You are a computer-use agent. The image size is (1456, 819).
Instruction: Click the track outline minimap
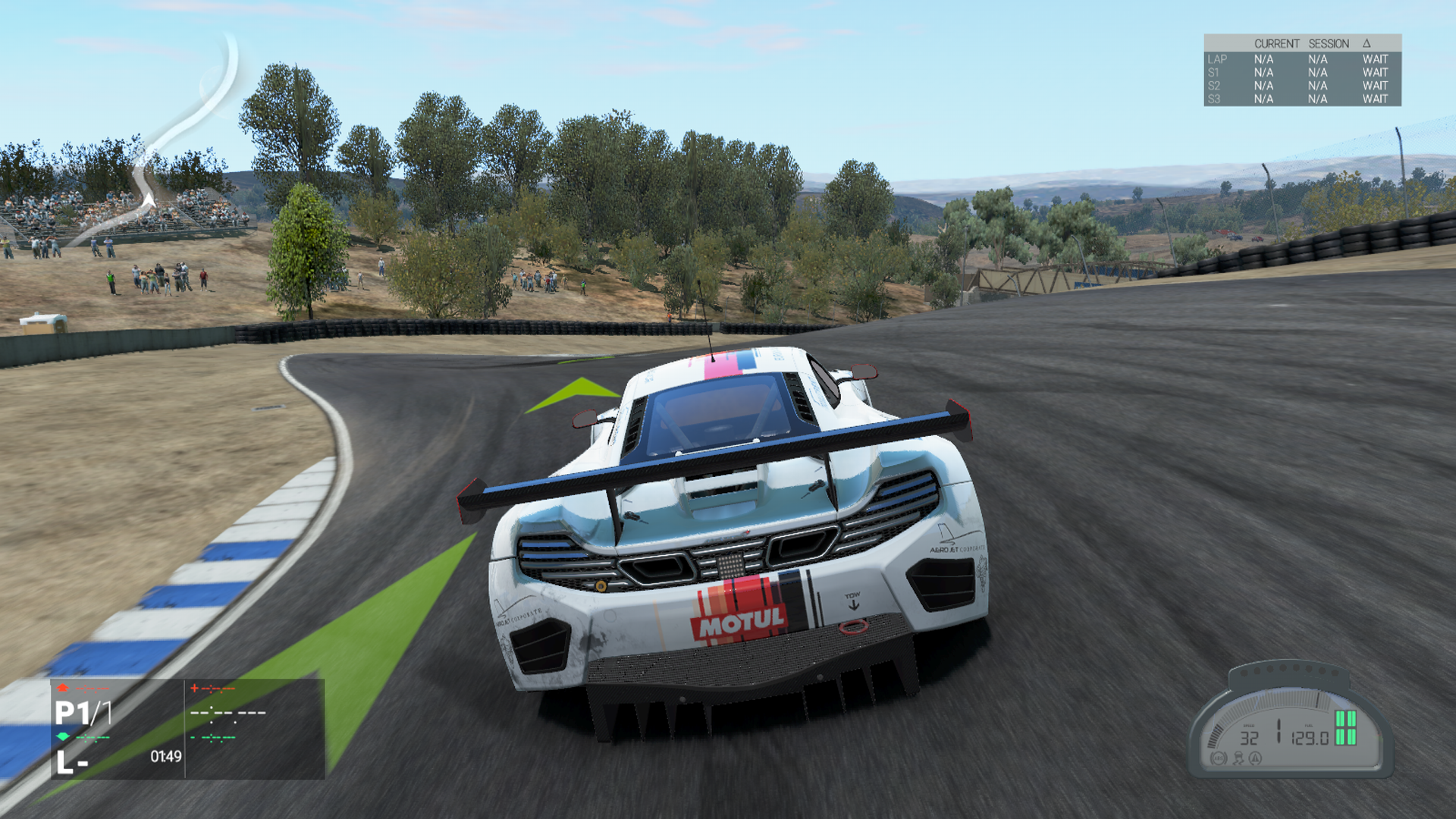(x=188, y=129)
